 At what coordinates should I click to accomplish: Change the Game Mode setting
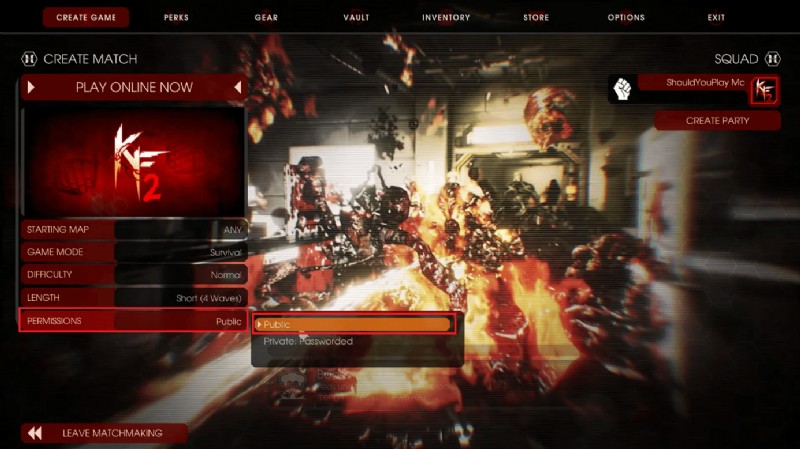[134, 252]
